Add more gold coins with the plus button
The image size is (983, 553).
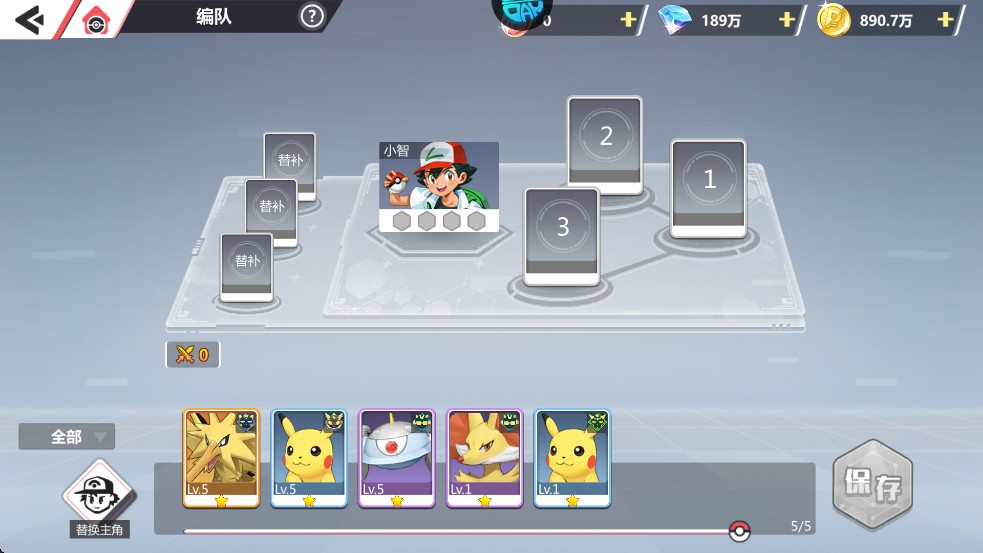(945, 20)
